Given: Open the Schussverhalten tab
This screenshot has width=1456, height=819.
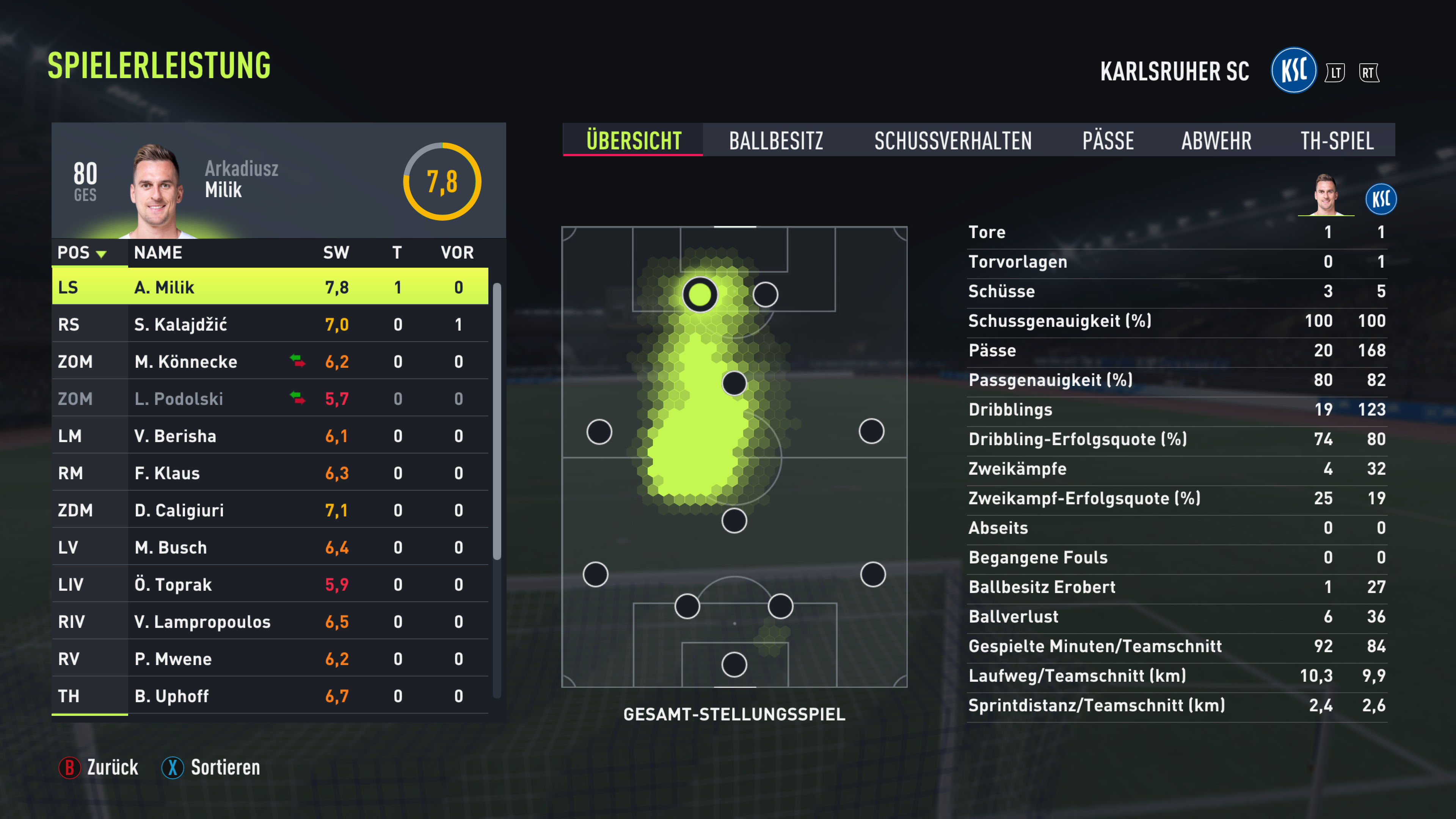Looking at the screenshot, I should (x=952, y=141).
